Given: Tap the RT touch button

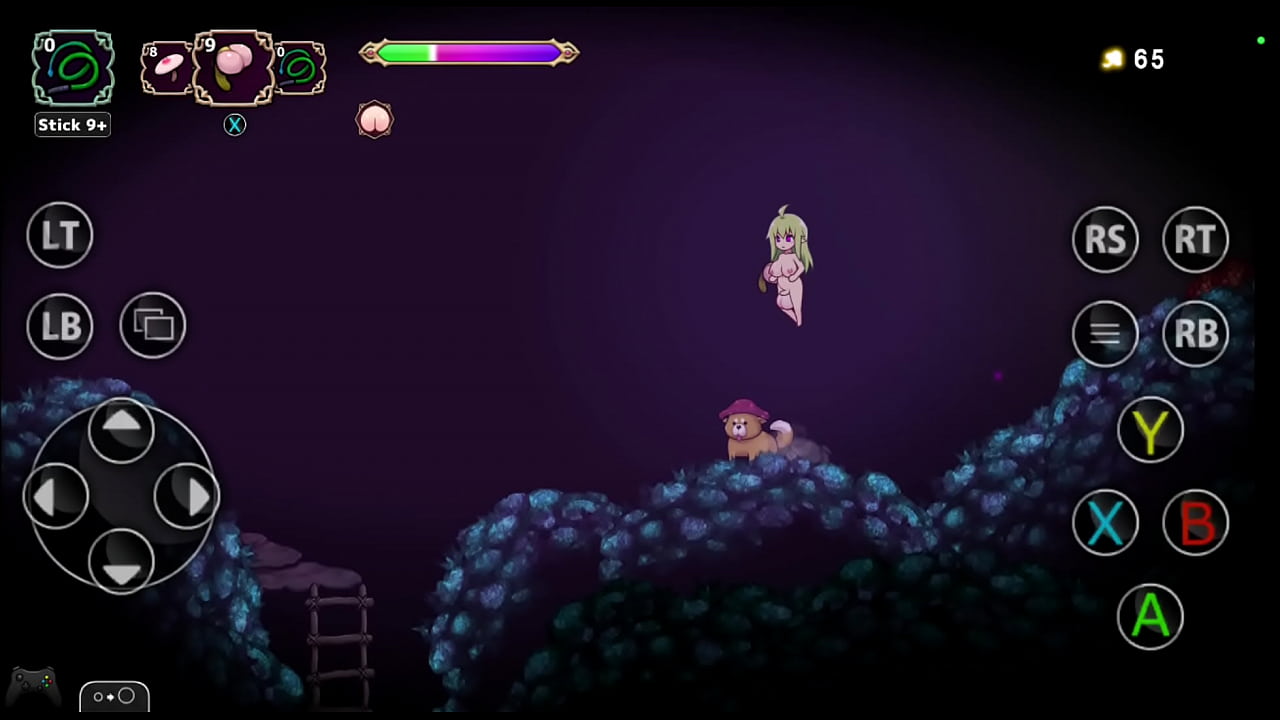Looking at the screenshot, I should coord(1195,239).
